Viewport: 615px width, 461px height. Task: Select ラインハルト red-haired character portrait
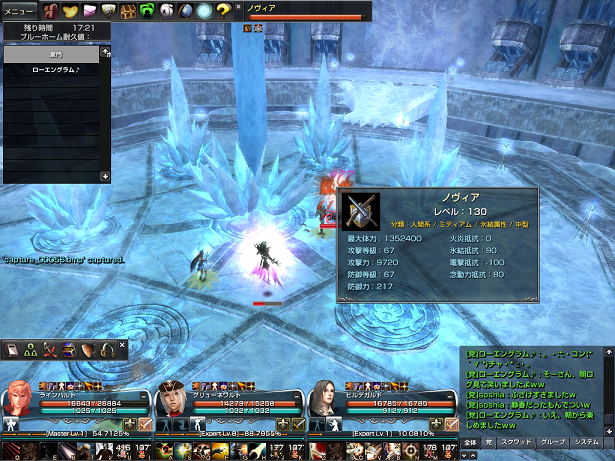pos(20,397)
